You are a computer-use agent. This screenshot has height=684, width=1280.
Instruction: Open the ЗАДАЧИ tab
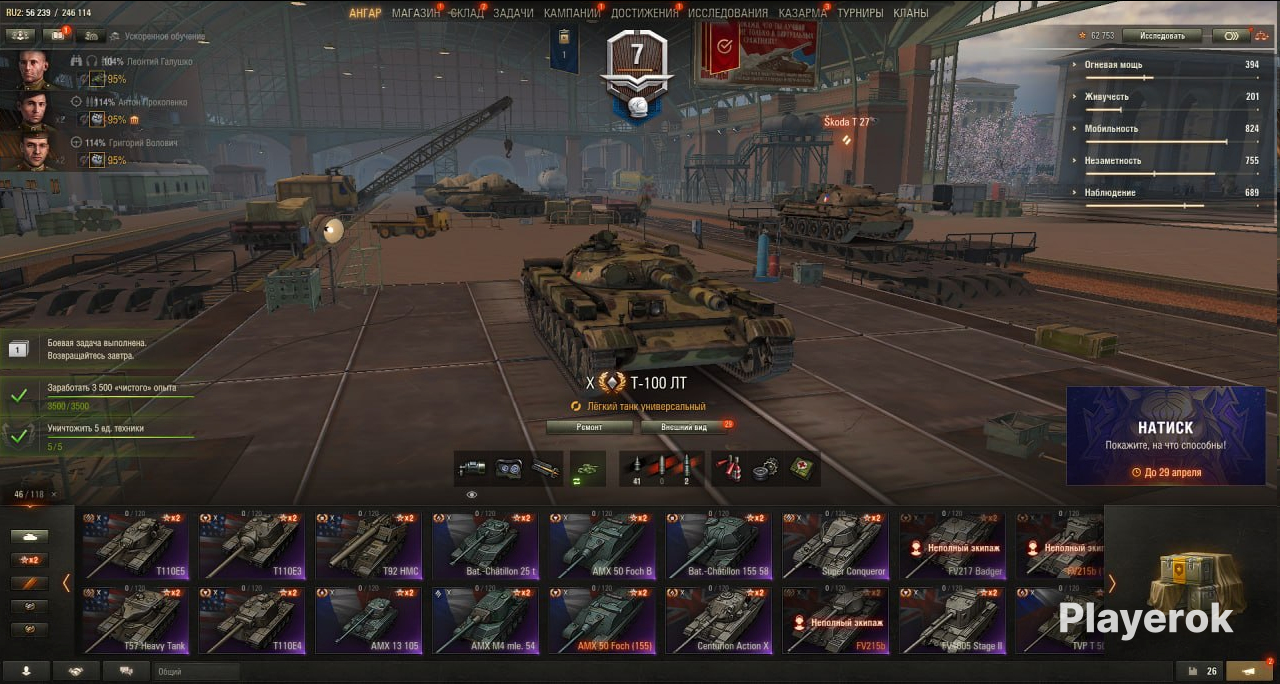tap(513, 13)
